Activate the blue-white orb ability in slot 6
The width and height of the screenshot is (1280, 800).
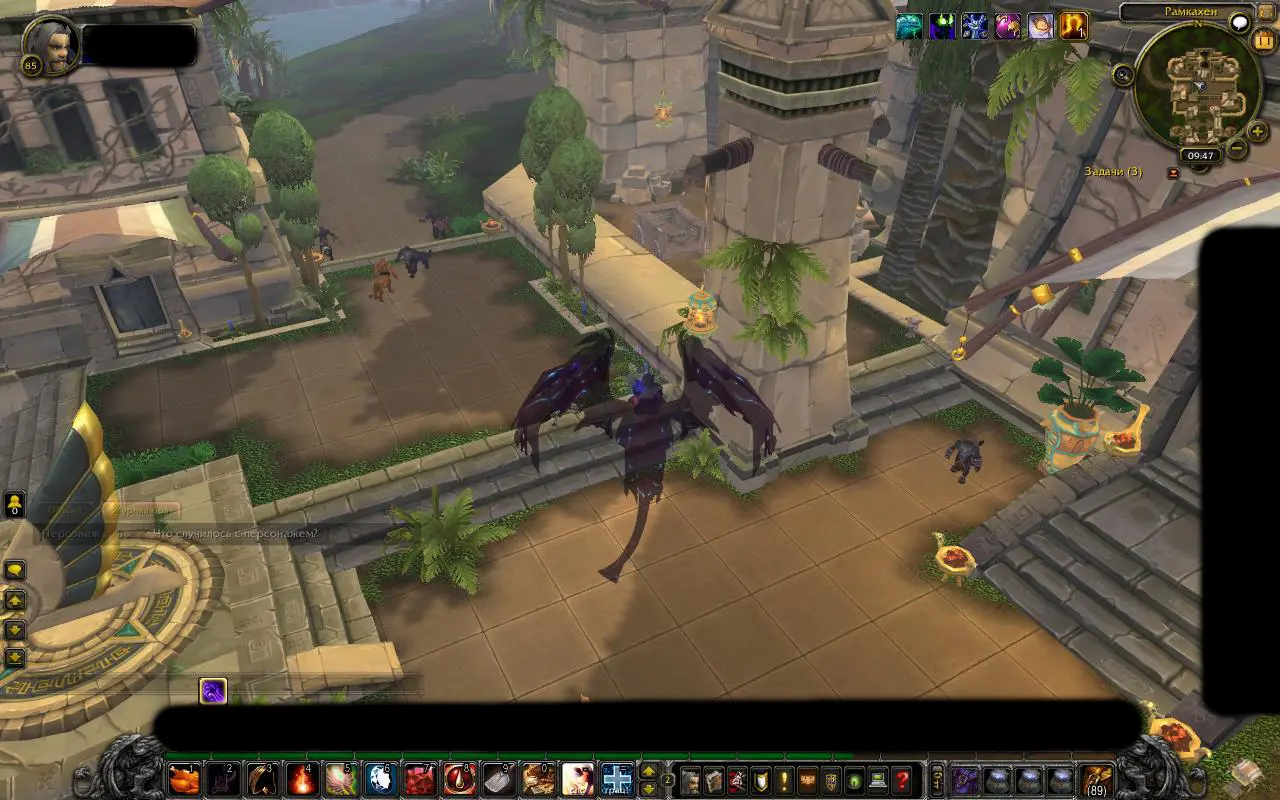381,779
